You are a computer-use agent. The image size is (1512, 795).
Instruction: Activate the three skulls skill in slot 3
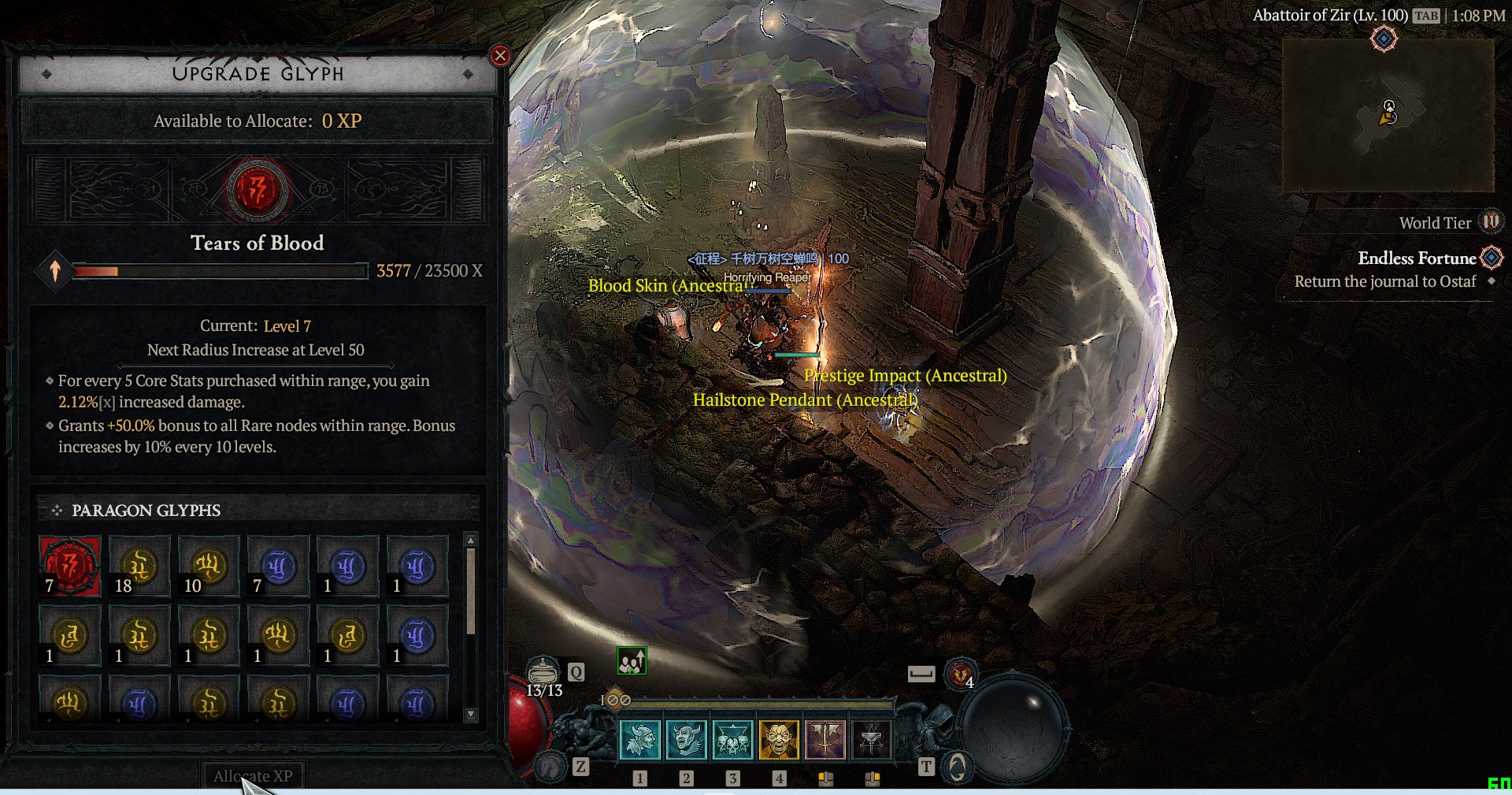coord(732,740)
